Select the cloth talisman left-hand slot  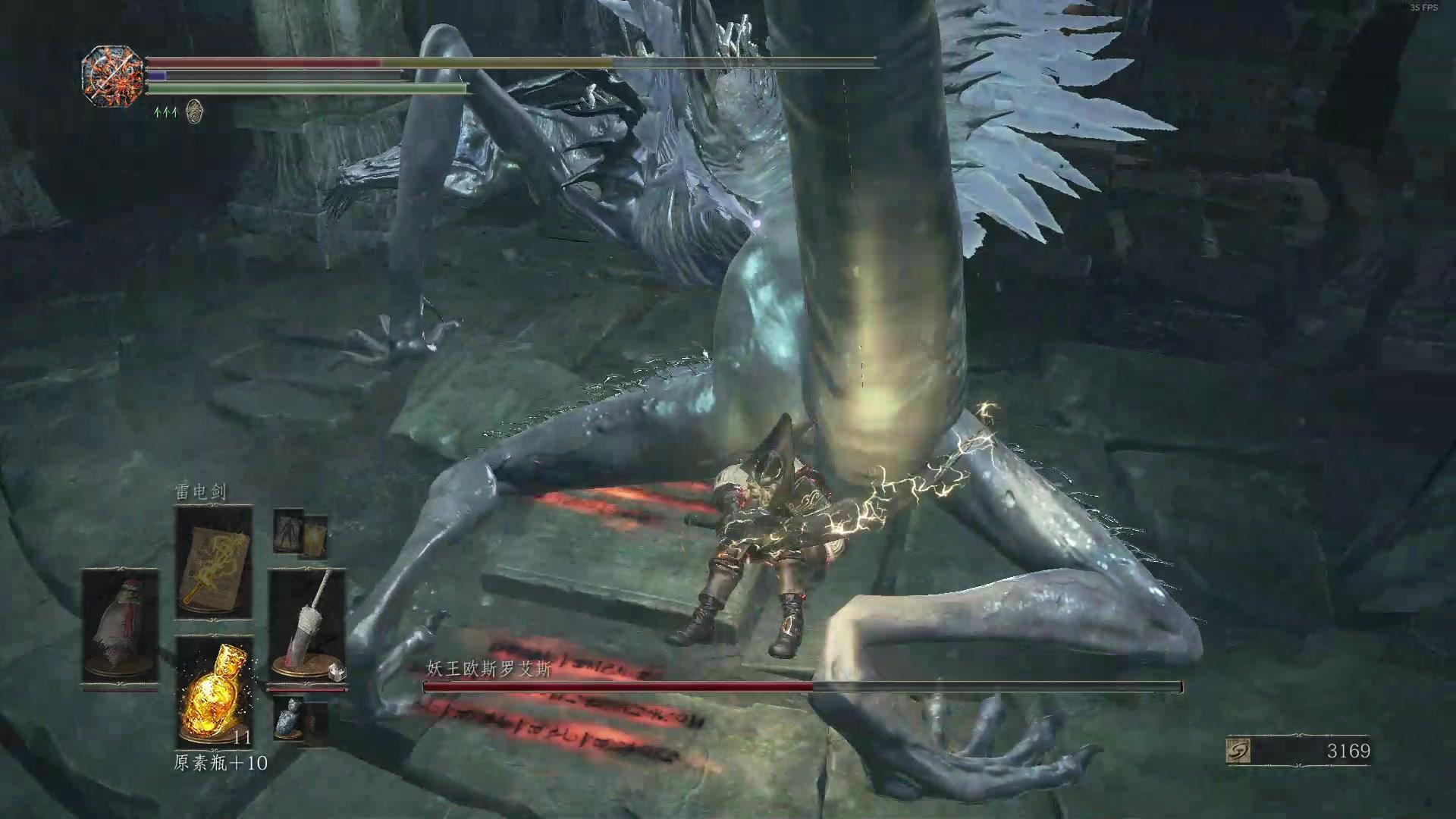(120, 626)
